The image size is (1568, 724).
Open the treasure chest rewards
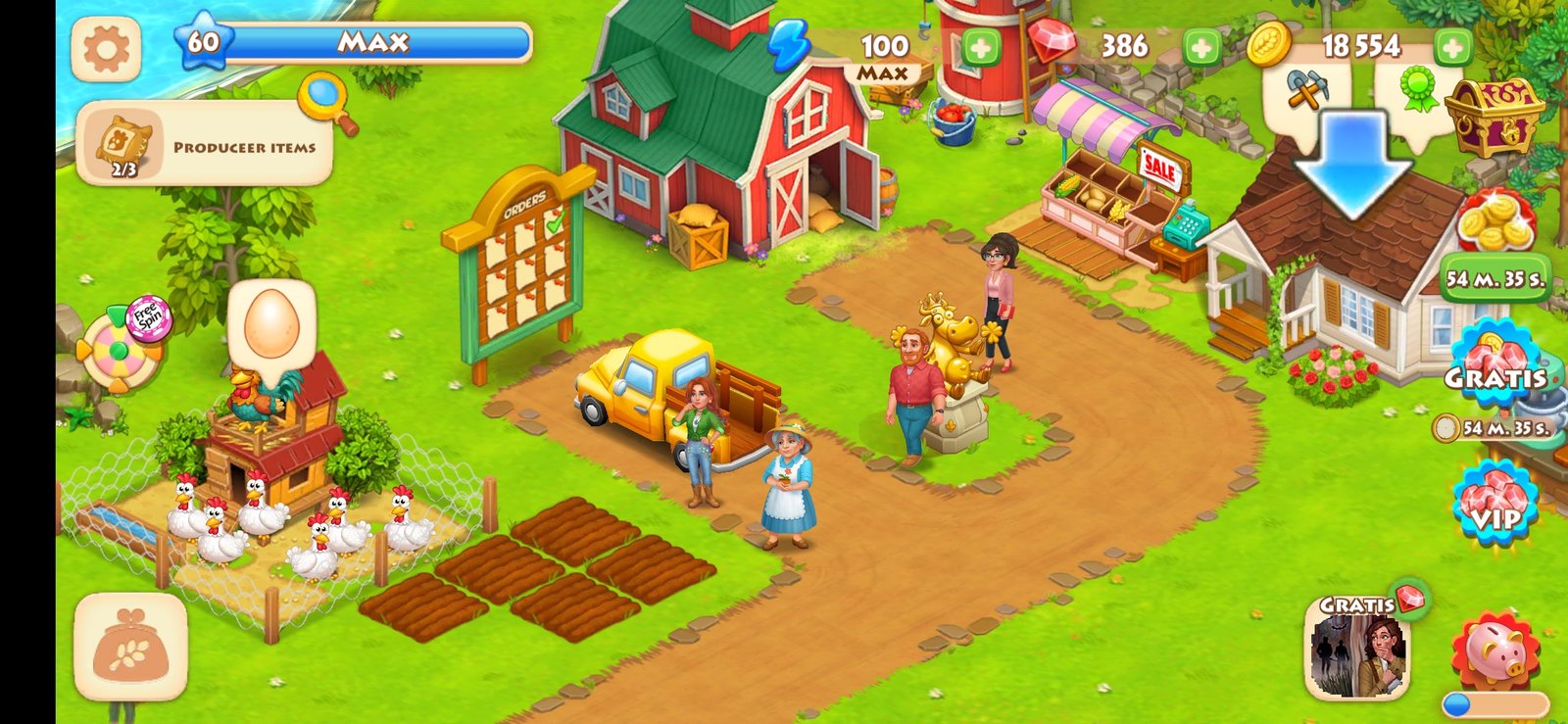point(1494,115)
